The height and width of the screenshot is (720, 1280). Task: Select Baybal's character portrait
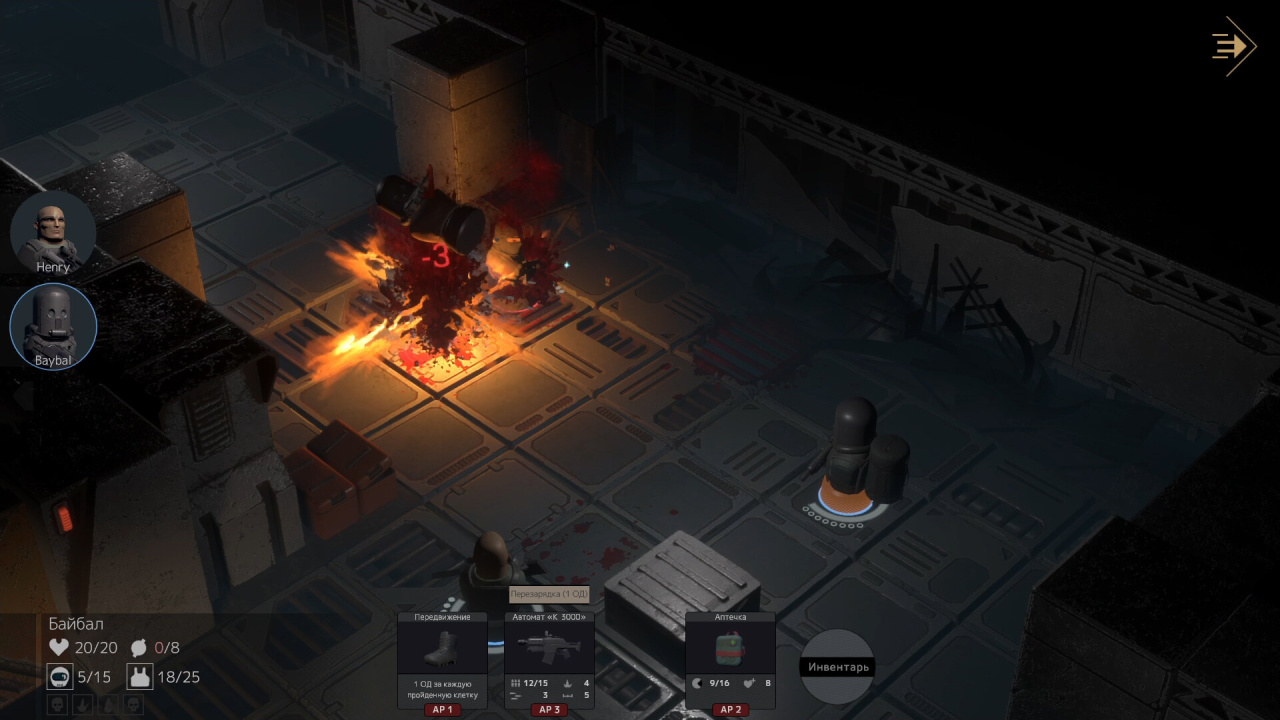point(53,325)
